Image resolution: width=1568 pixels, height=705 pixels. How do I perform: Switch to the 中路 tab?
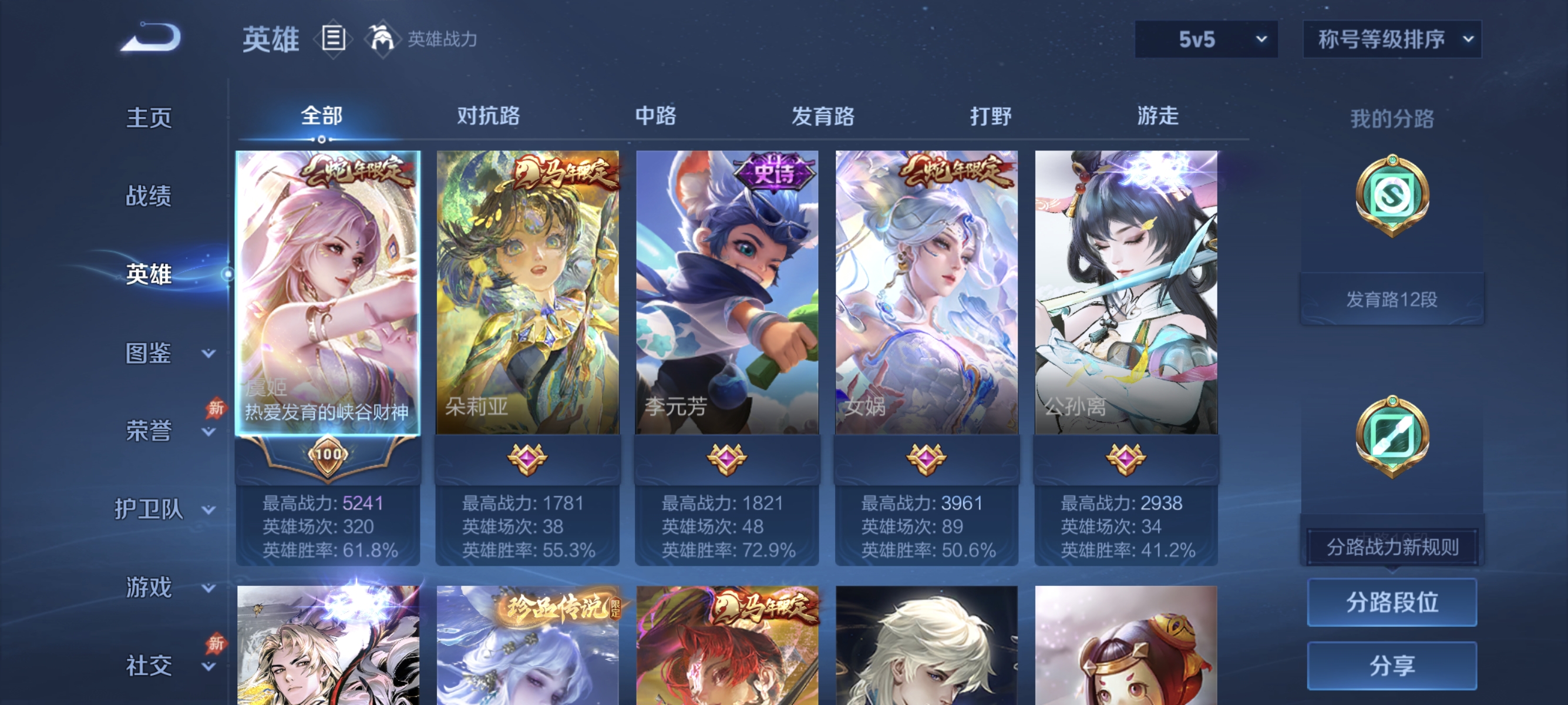(657, 116)
